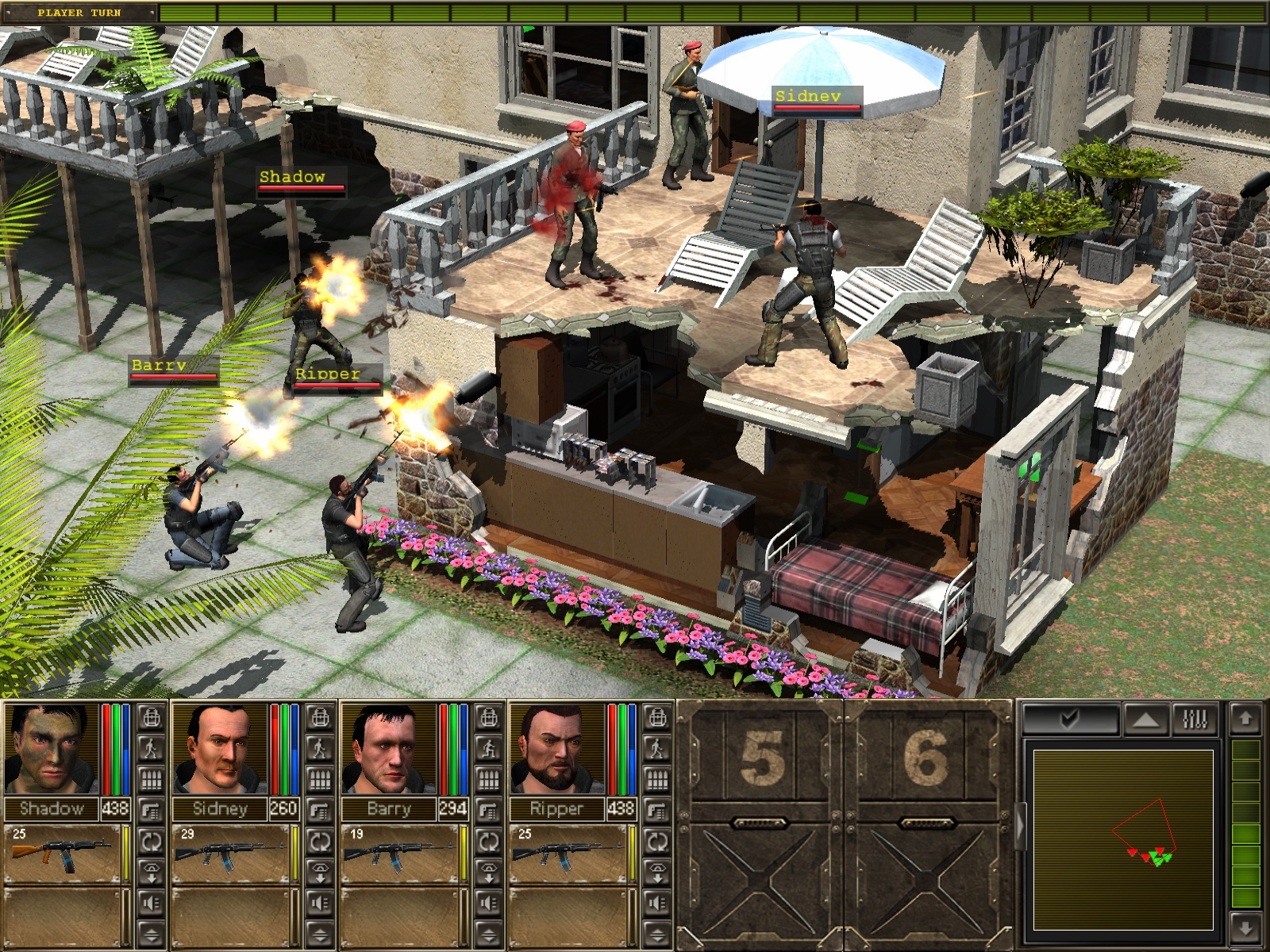Image resolution: width=1270 pixels, height=952 pixels.
Task: Click Ripper's assault rifle weapon slot
Action: point(568,854)
